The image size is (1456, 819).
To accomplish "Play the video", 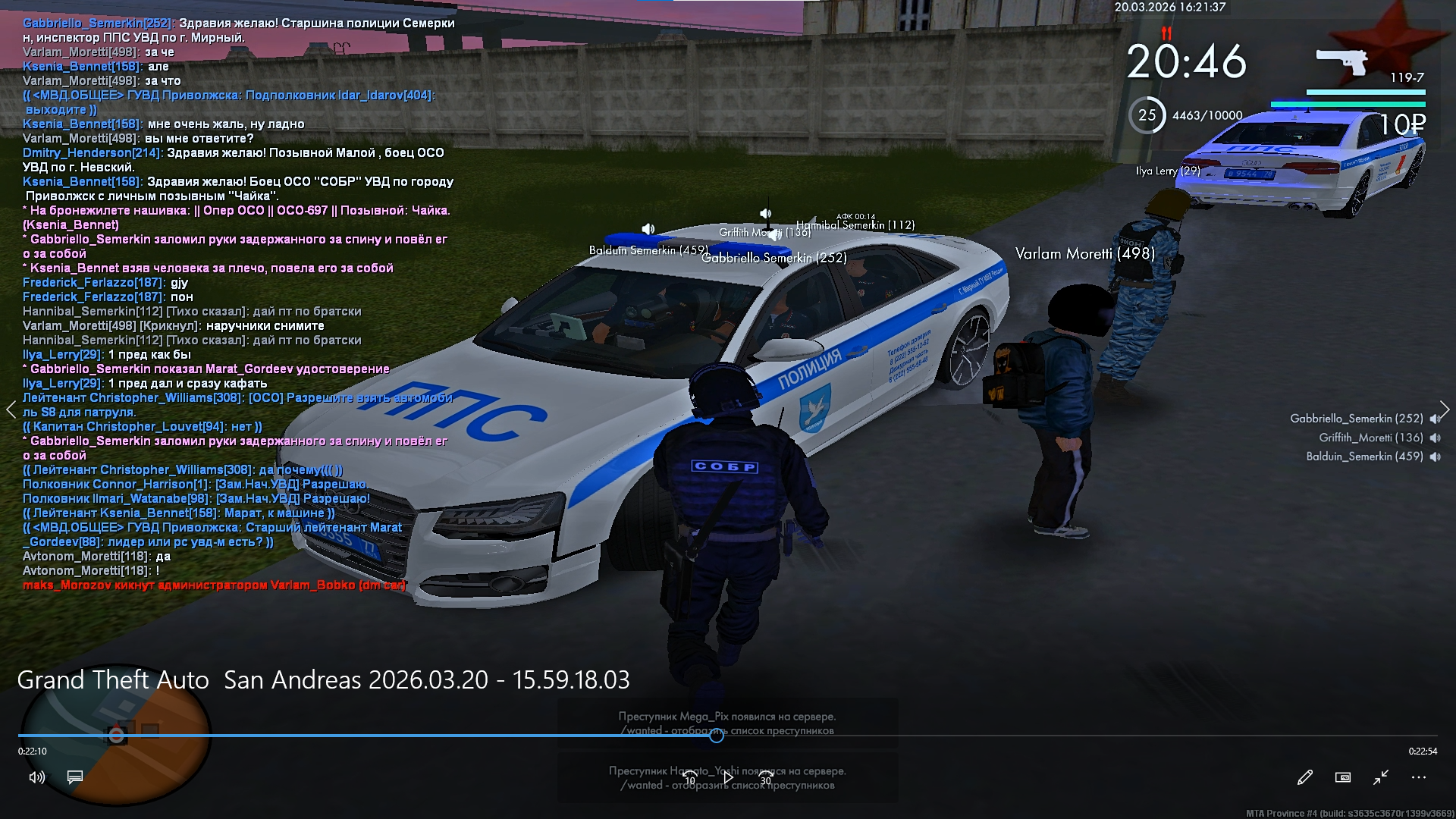I will (728, 777).
